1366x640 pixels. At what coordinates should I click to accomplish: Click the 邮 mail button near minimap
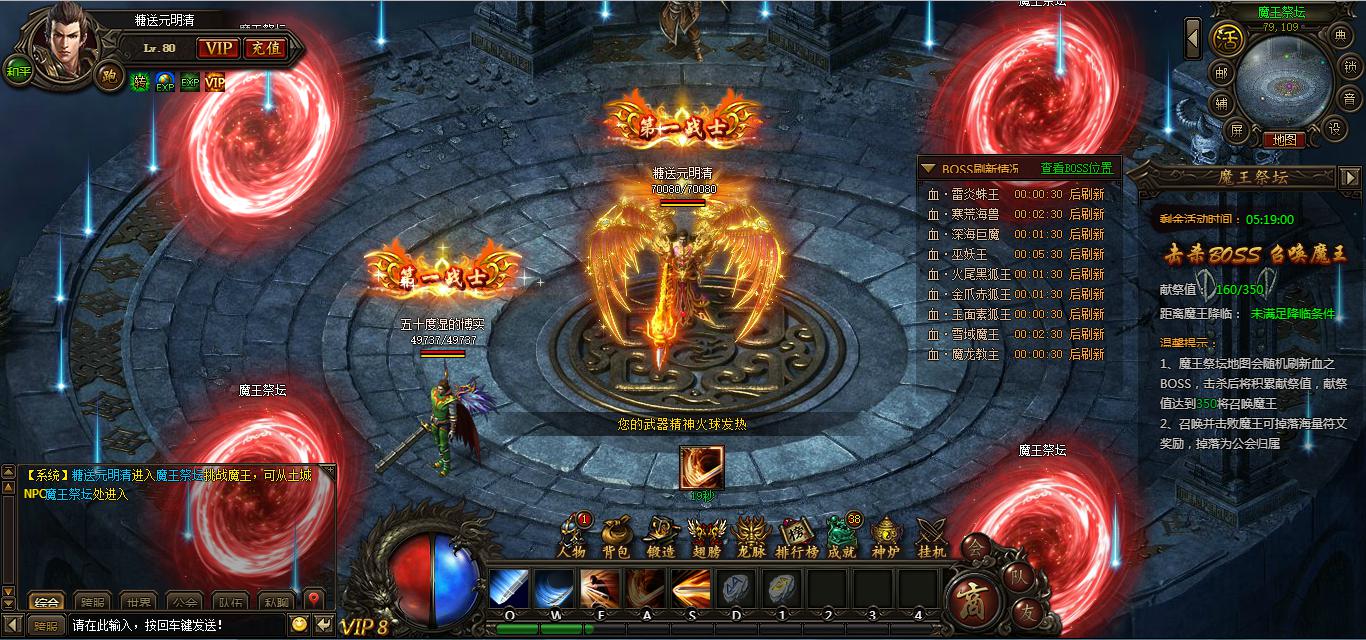[1221, 72]
